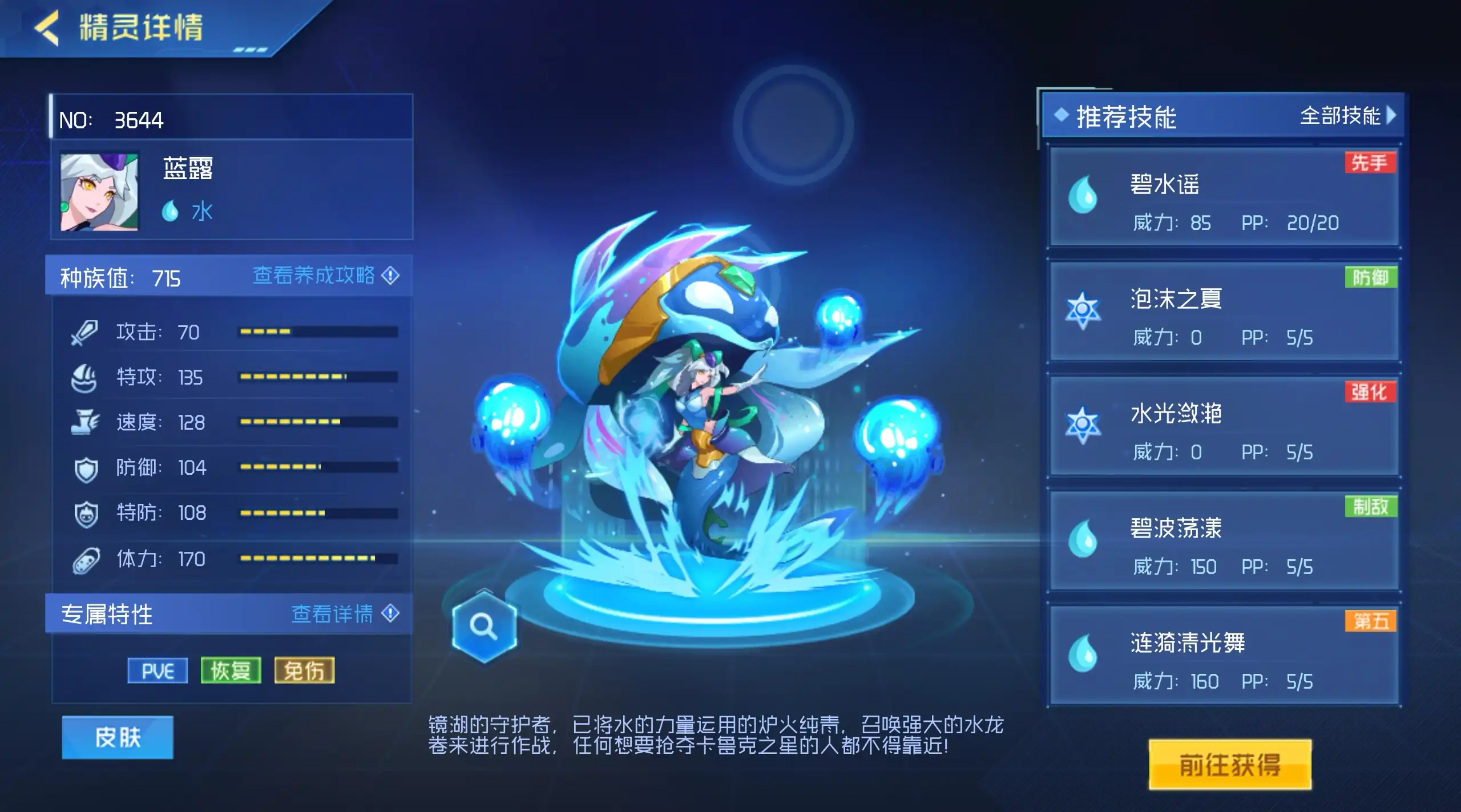Open 查看养成攻略 training guide link

click(325, 276)
